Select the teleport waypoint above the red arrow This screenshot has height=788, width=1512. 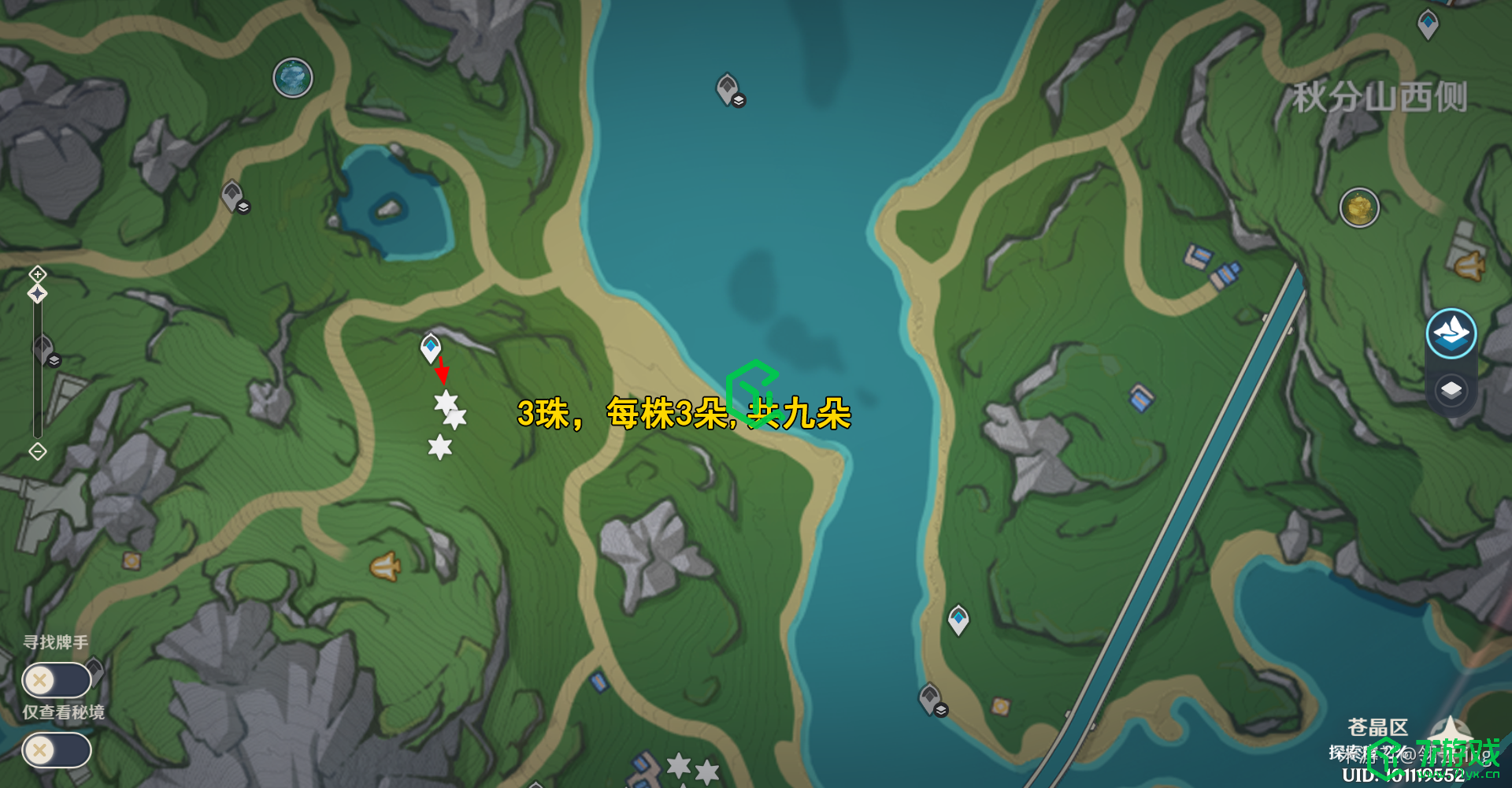click(x=430, y=348)
